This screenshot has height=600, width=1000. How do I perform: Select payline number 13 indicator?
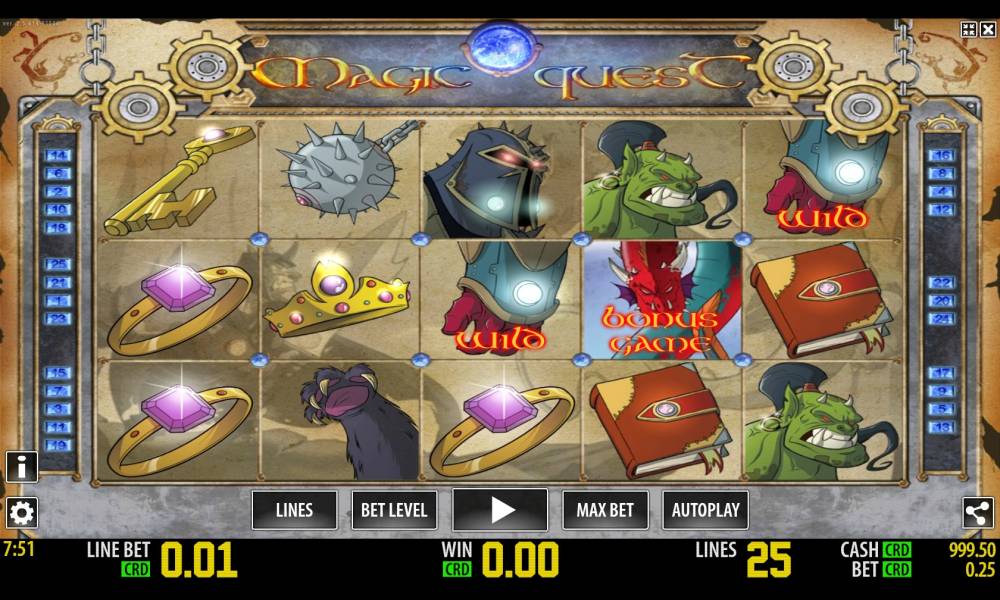pyautogui.click(x=941, y=427)
